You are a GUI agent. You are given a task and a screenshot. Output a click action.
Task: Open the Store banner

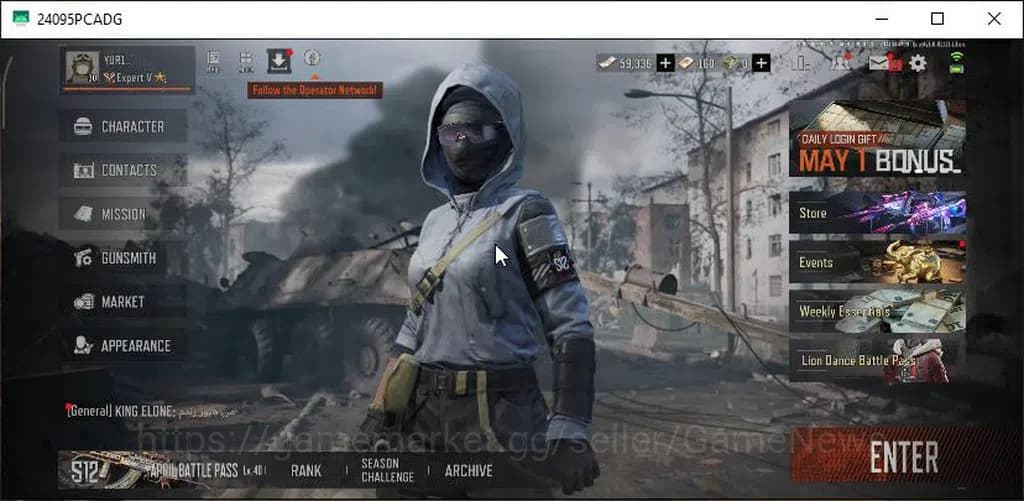click(877, 213)
